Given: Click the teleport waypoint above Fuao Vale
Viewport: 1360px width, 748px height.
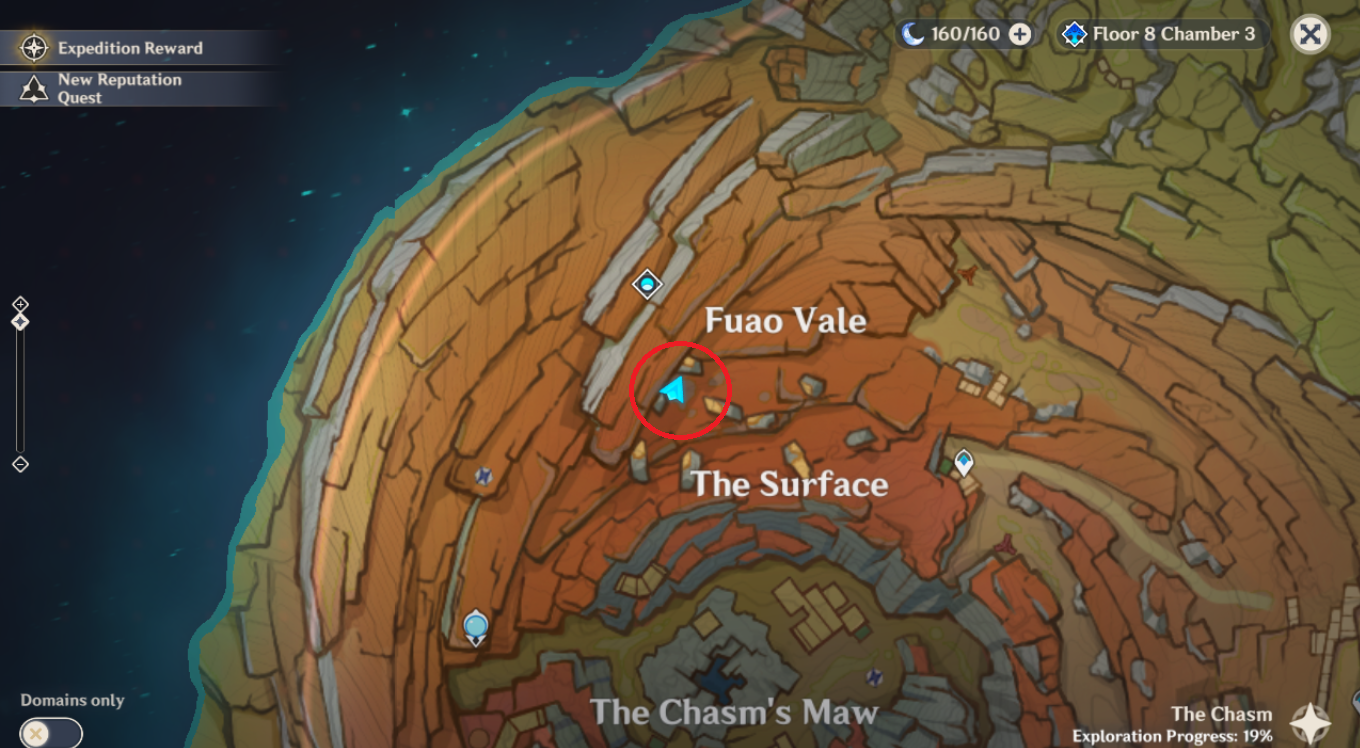Looking at the screenshot, I should (x=648, y=286).
